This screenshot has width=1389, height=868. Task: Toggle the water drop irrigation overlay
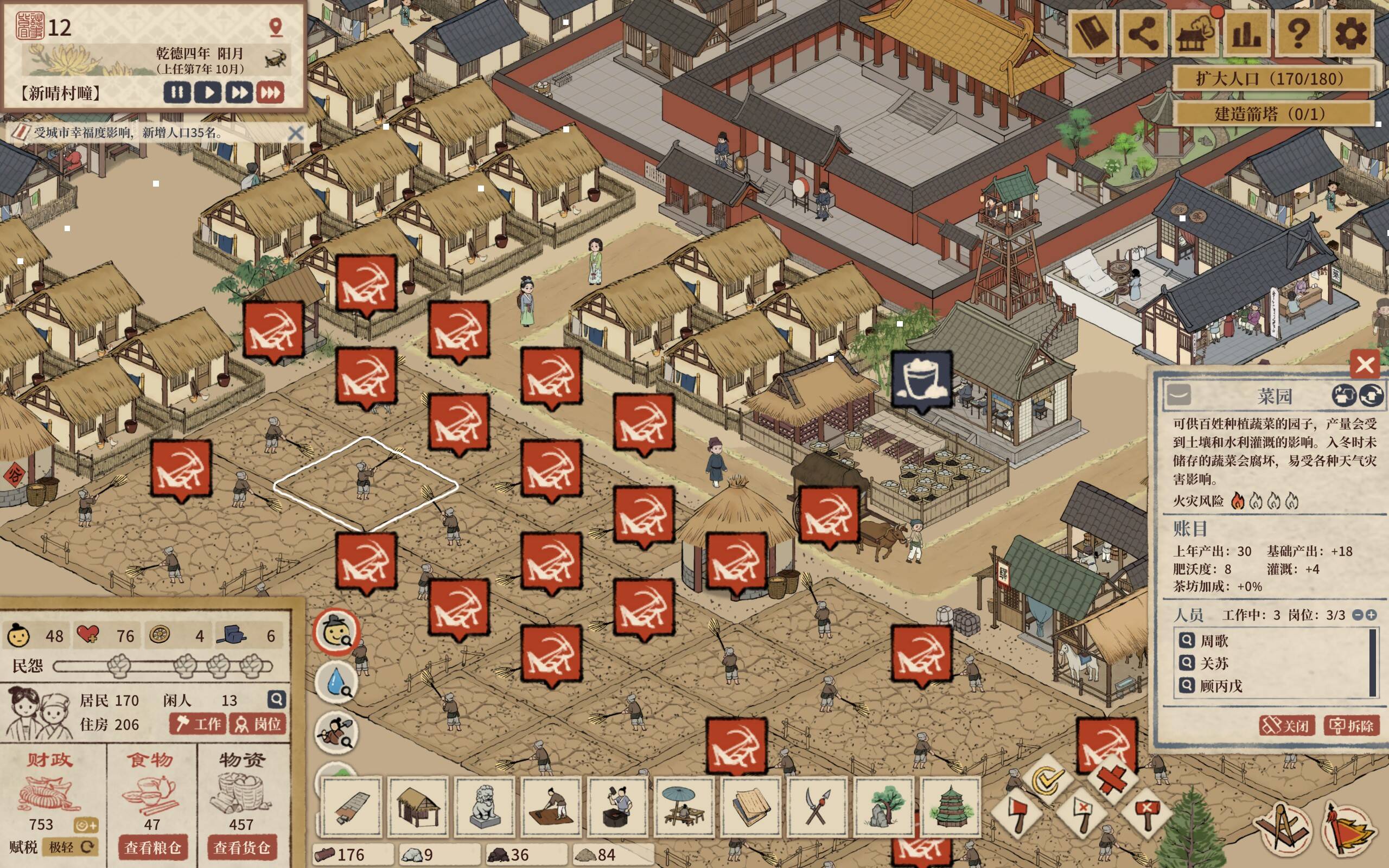[336, 683]
